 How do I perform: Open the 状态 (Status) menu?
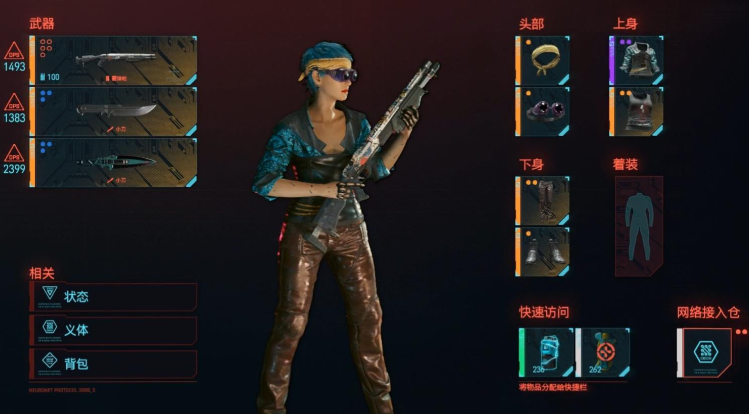(x=113, y=296)
